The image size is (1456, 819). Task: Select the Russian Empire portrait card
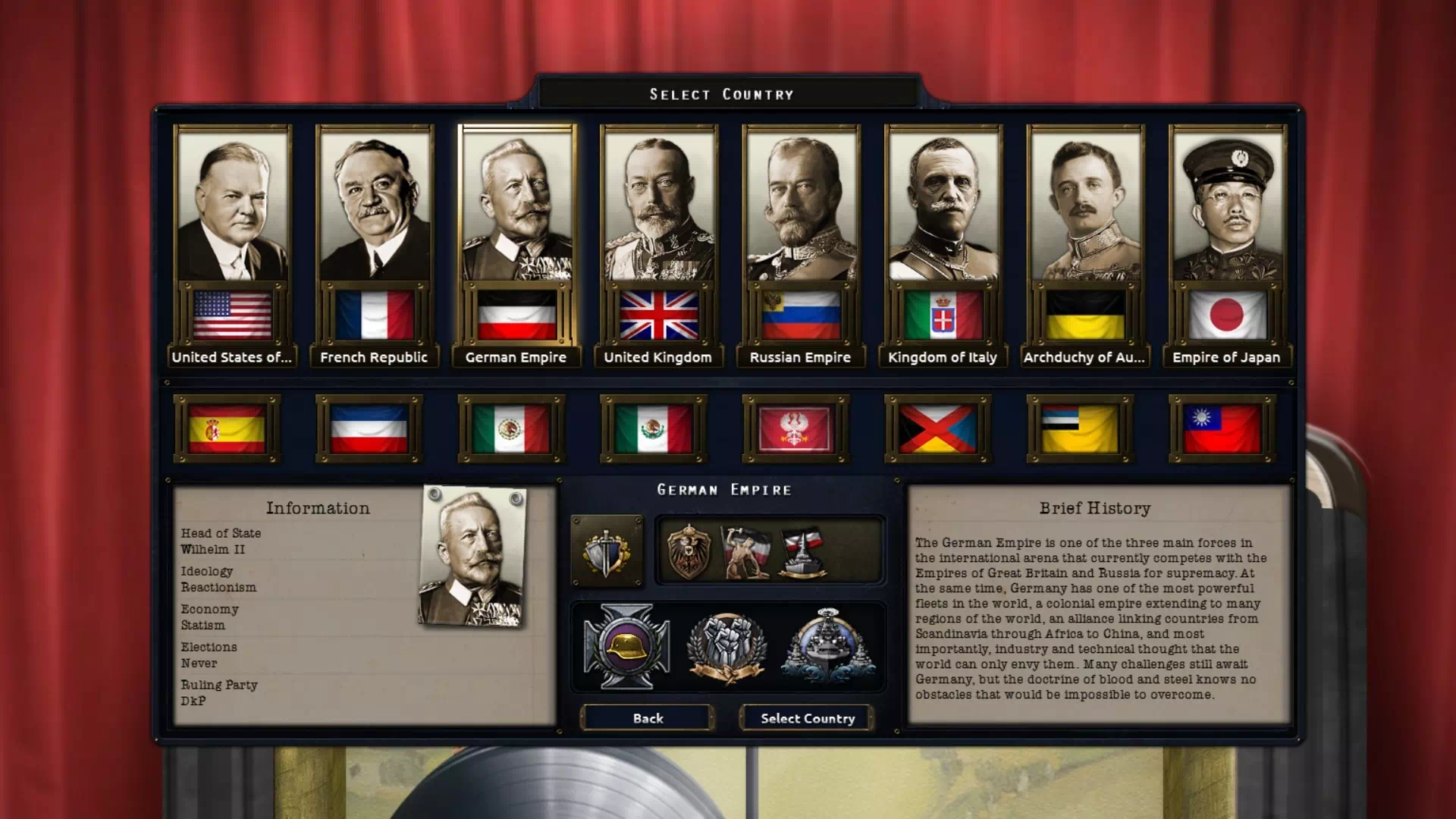pos(801,243)
